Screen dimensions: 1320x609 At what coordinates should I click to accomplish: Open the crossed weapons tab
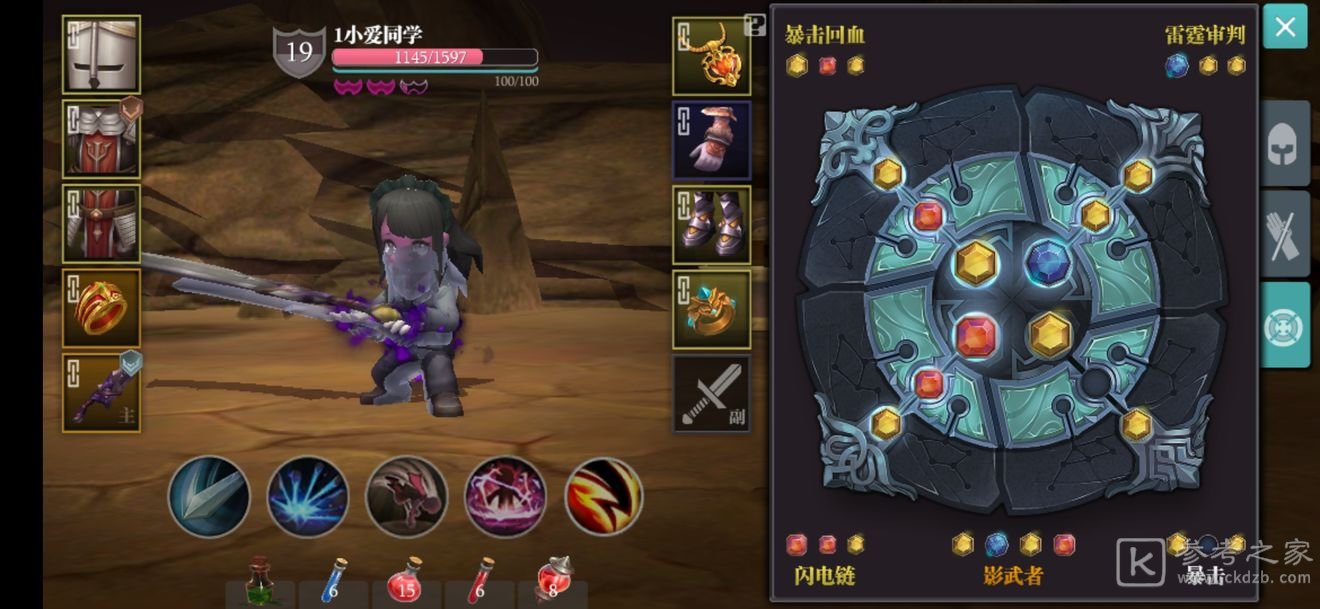[1284, 234]
